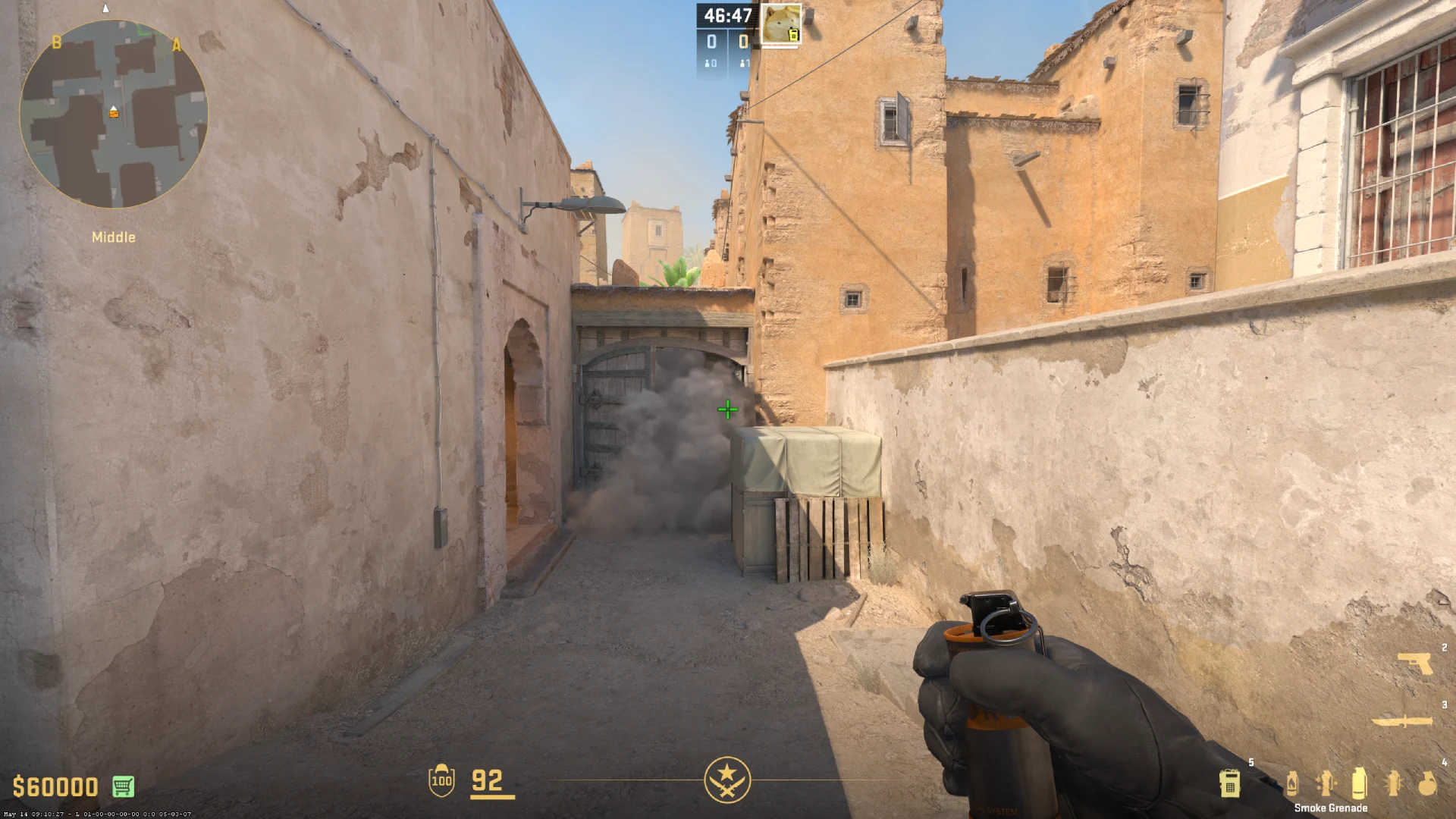This screenshot has width=1456, height=819.
Task: Click the yellow defuse kit badge on the avatar
Action: [x=794, y=35]
